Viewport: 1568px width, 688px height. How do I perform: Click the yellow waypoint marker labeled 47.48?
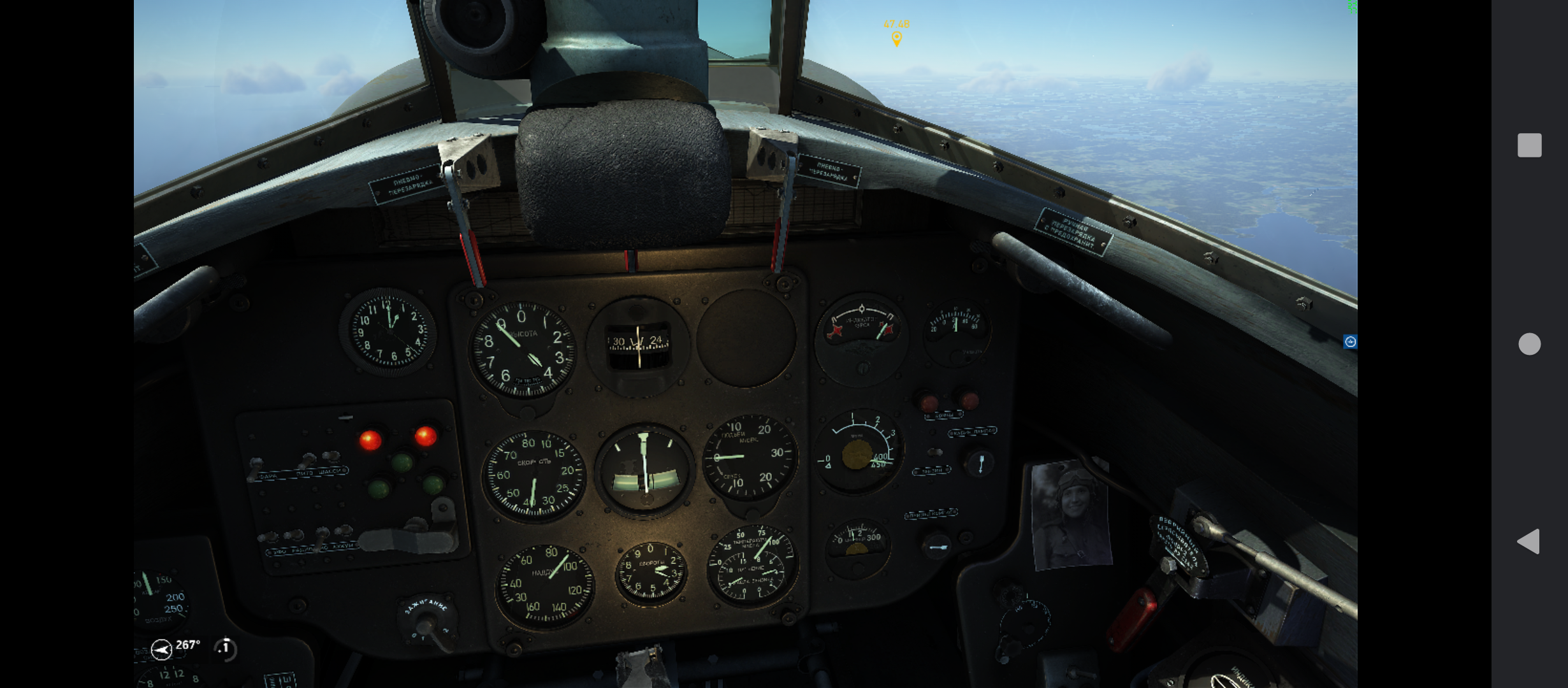point(897,38)
